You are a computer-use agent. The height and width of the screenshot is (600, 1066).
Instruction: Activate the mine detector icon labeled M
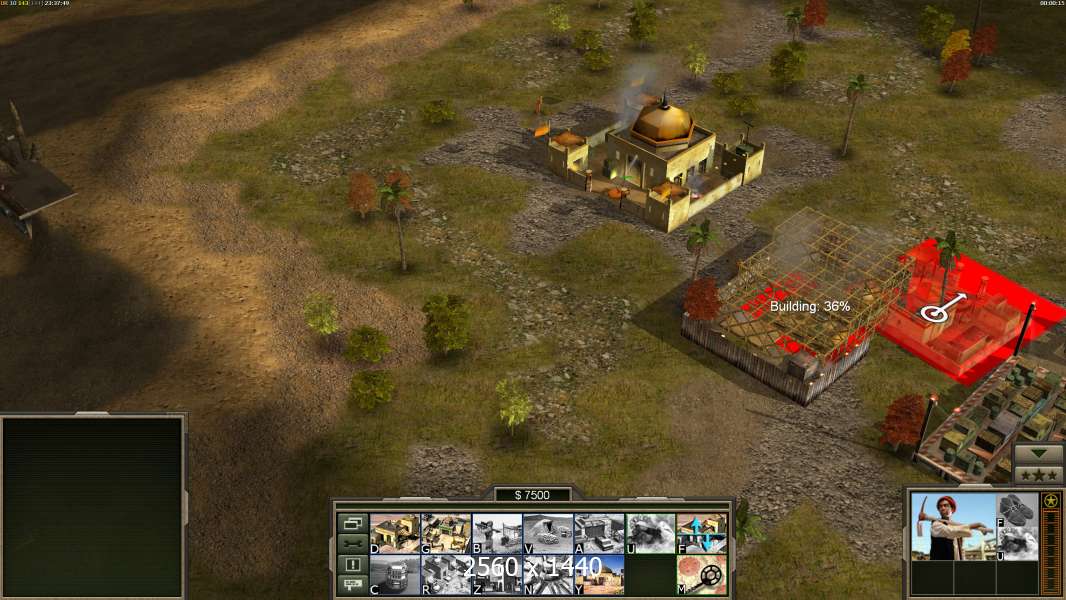pyautogui.click(x=701, y=575)
